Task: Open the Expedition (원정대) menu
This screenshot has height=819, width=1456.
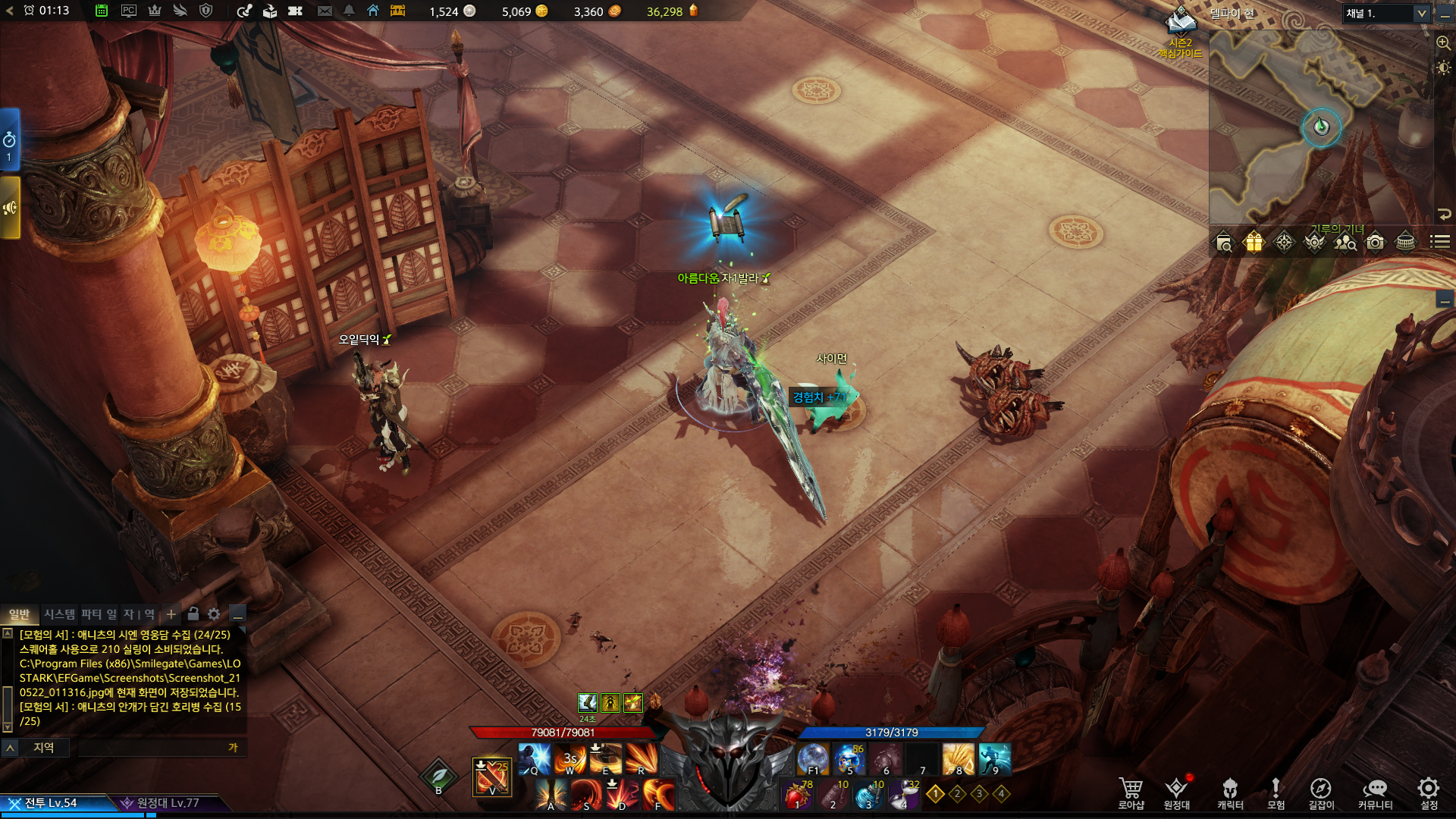Action: coord(1176,792)
